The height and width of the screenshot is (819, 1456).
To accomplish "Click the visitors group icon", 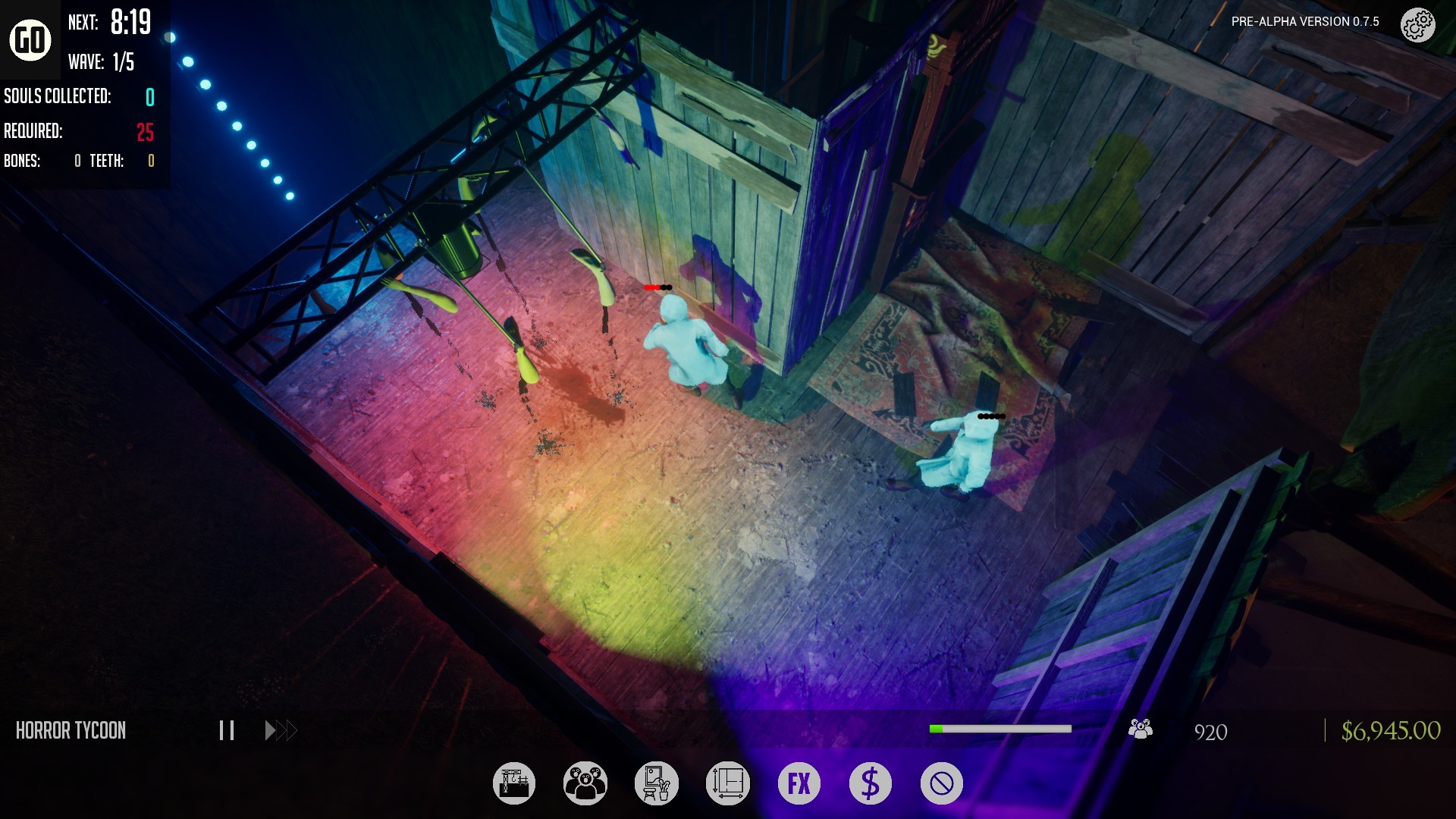I will pyautogui.click(x=1141, y=730).
